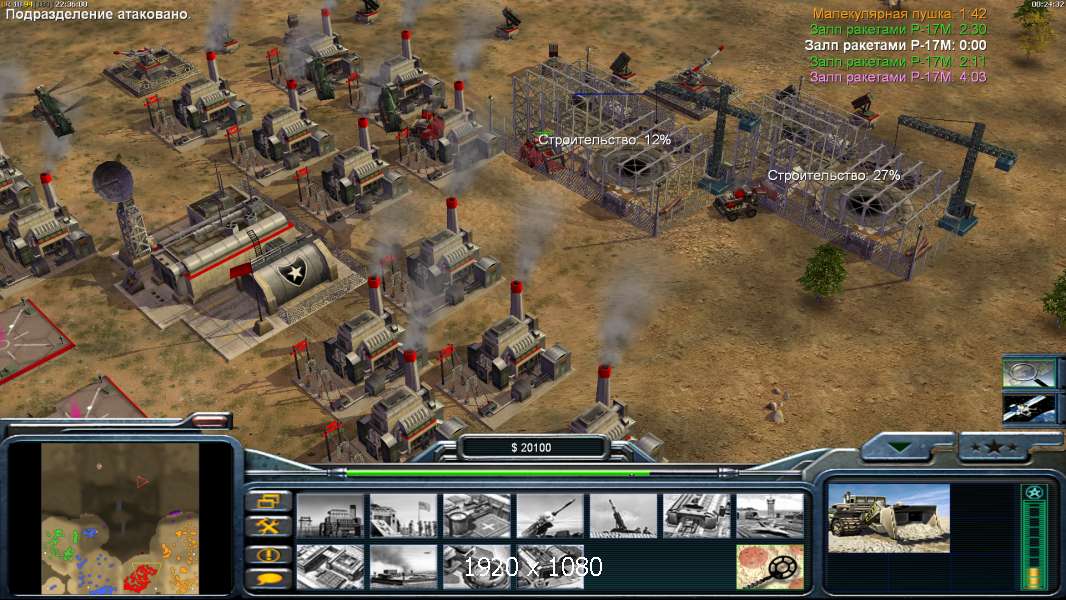1066x600 pixels.
Task: Build a Patriot missile battery
Action: click(550, 515)
